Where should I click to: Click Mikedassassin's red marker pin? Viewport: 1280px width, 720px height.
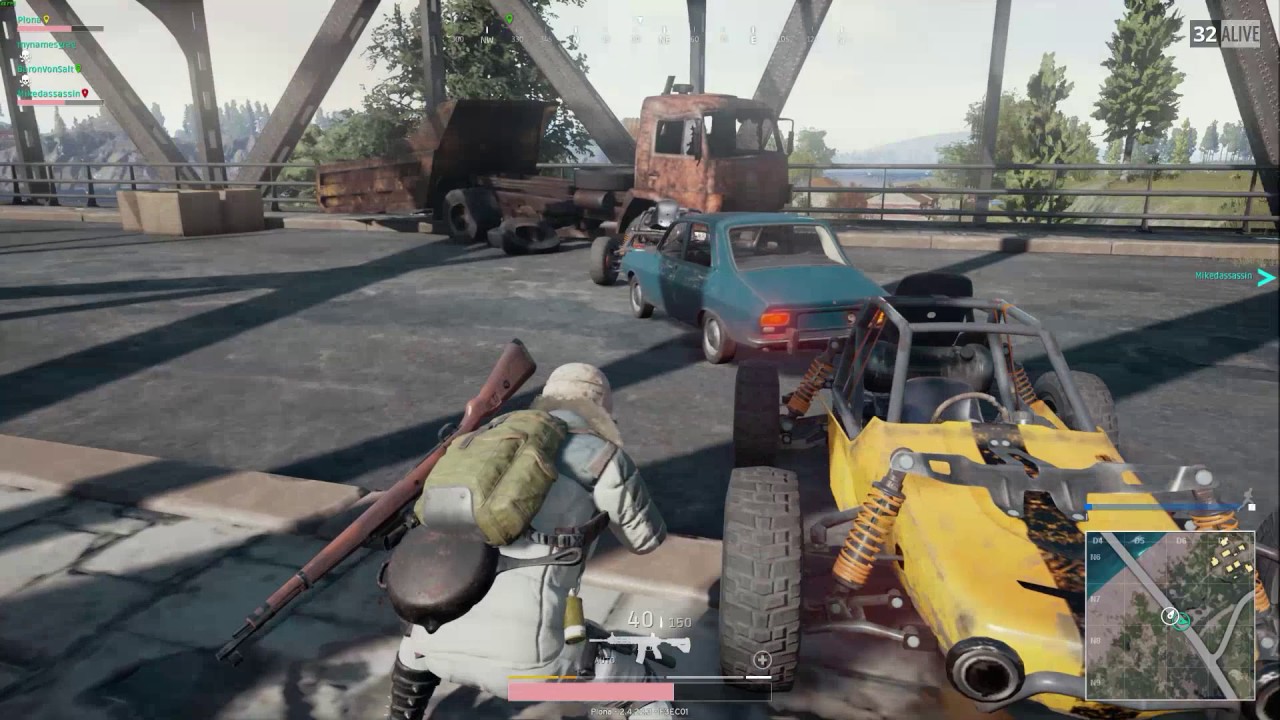point(86,93)
